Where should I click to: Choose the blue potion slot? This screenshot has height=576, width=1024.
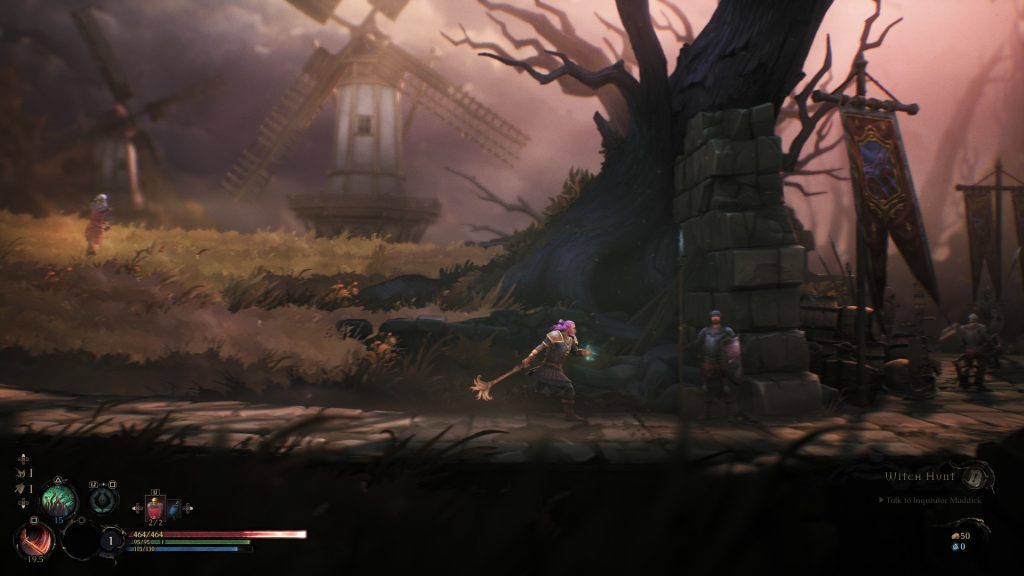[x=174, y=508]
